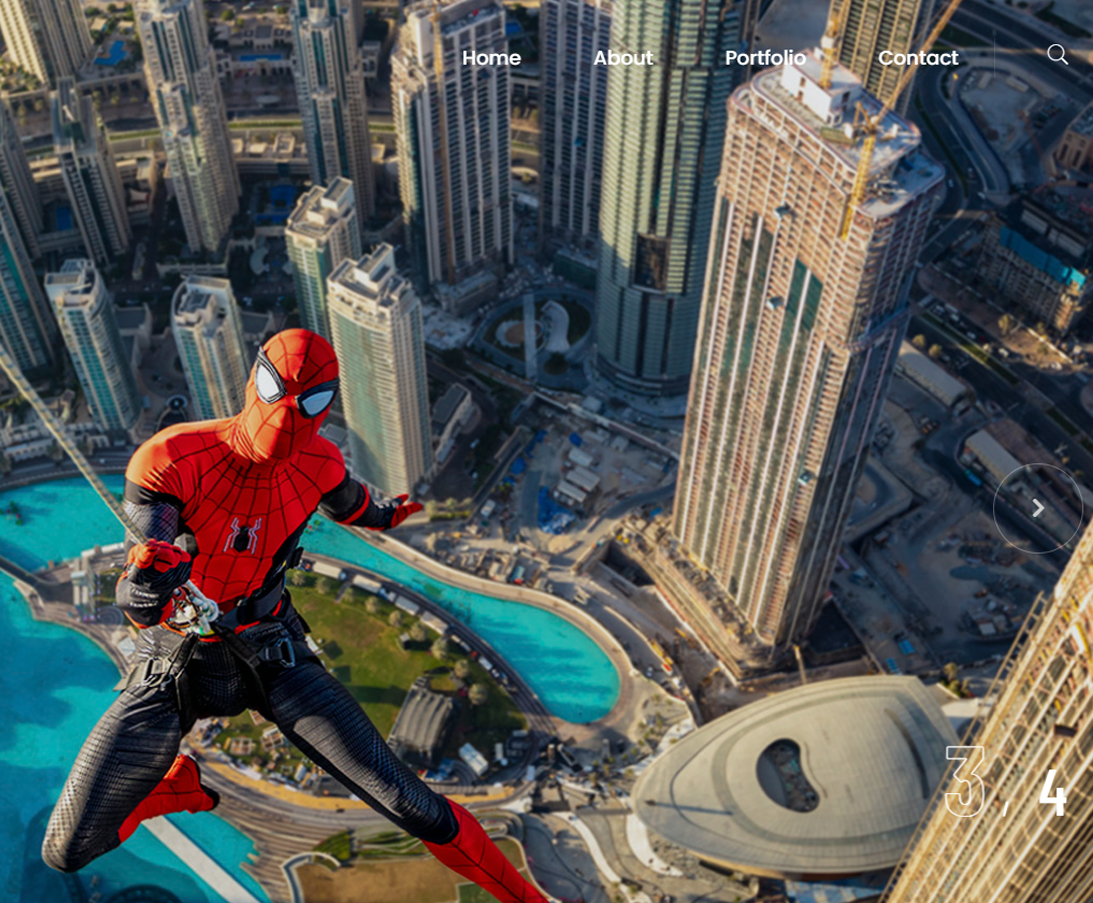Open the Portfolio page

765,58
